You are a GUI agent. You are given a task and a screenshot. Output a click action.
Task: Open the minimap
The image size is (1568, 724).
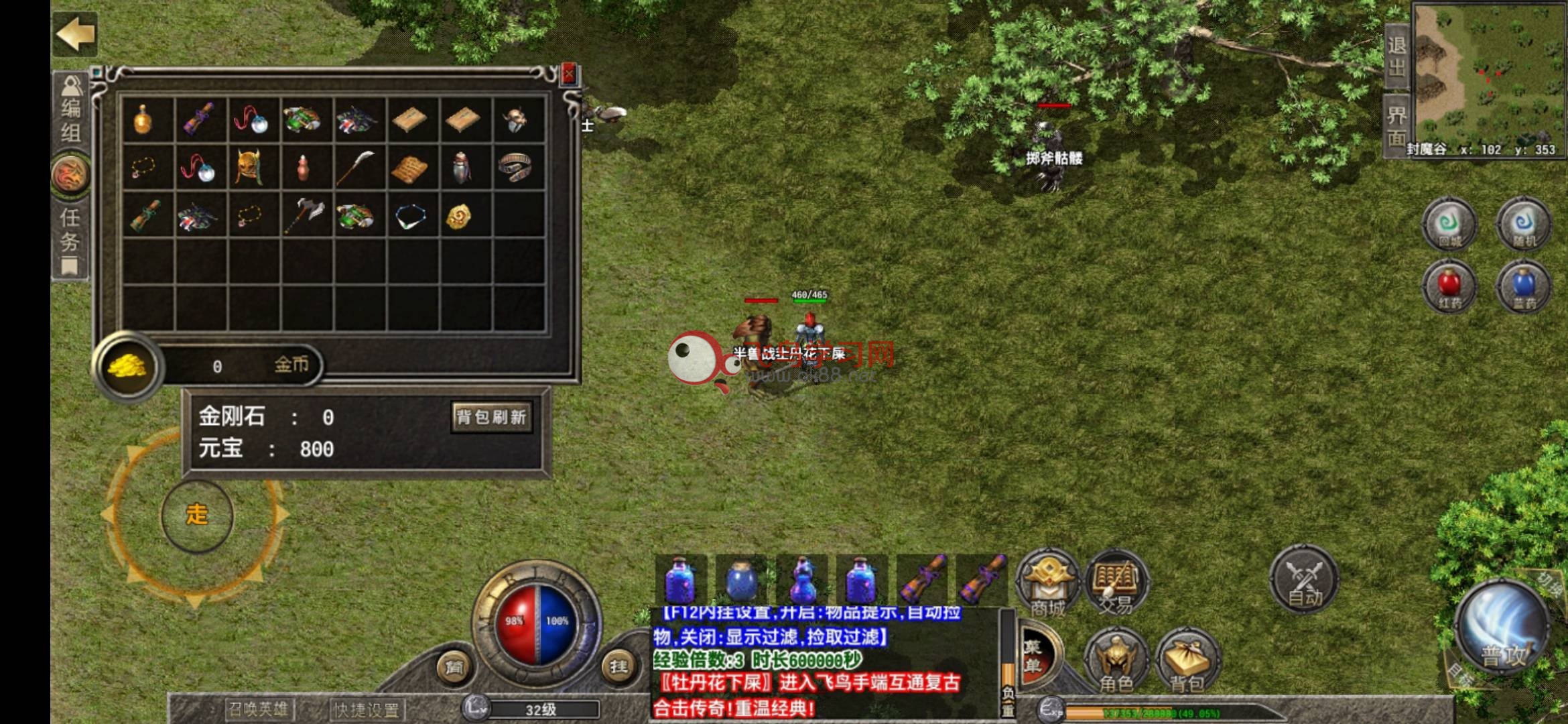(1489, 74)
